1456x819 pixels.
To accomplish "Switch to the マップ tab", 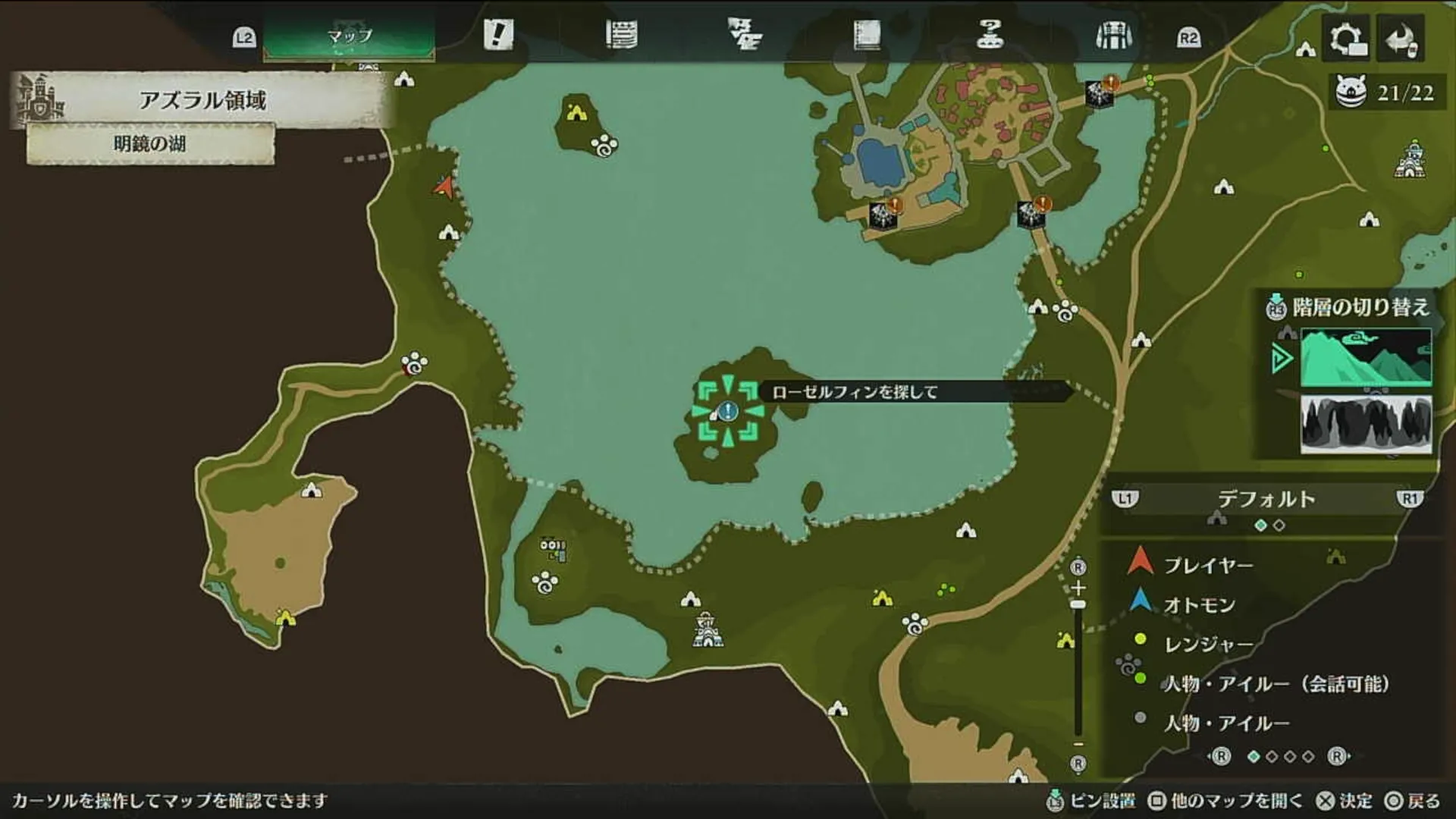I will [x=350, y=34].
